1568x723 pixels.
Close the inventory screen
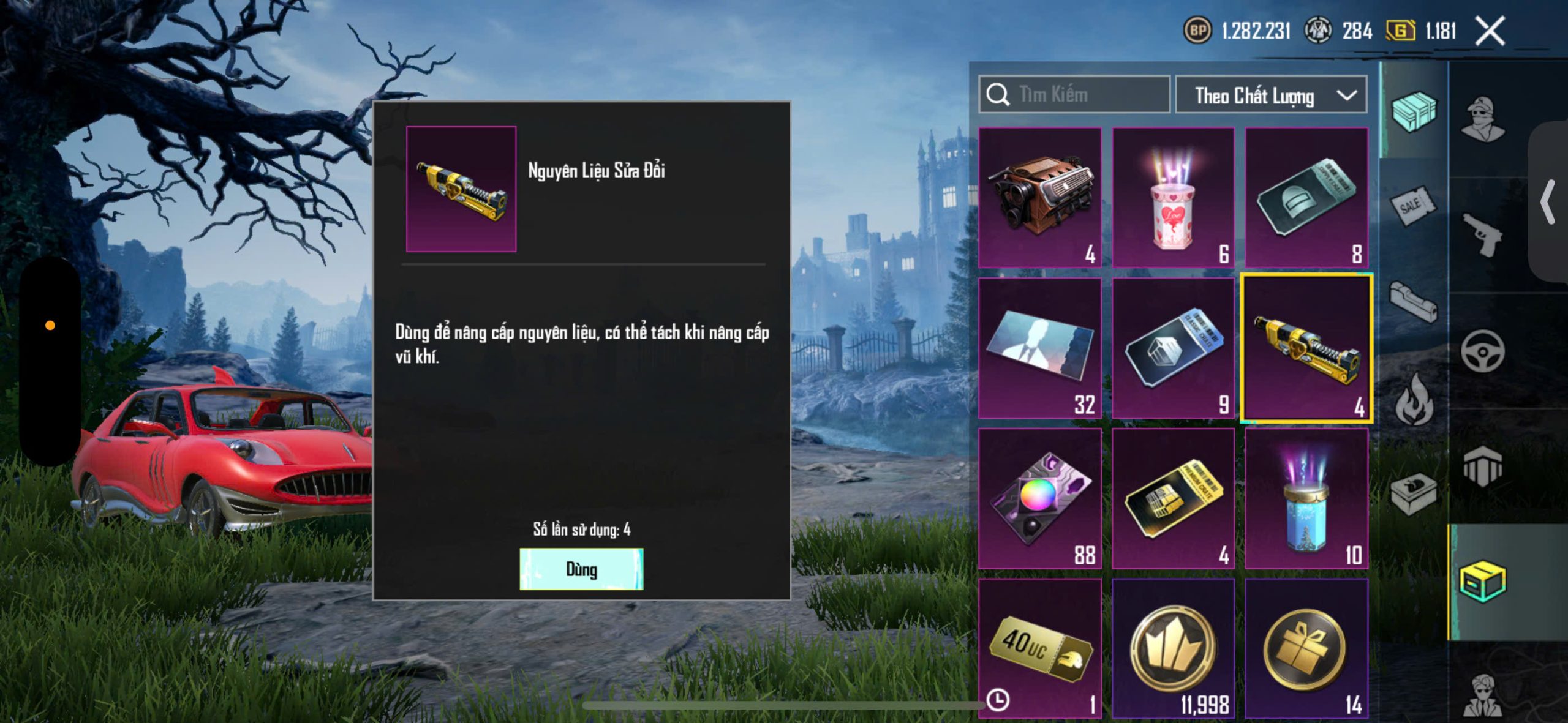click(x=1490, y=31)
